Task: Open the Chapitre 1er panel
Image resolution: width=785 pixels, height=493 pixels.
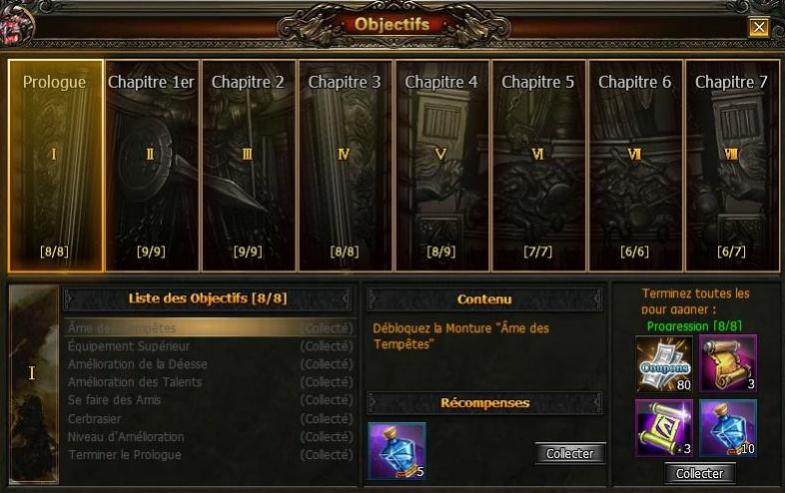Action: [x=151, y=165]
